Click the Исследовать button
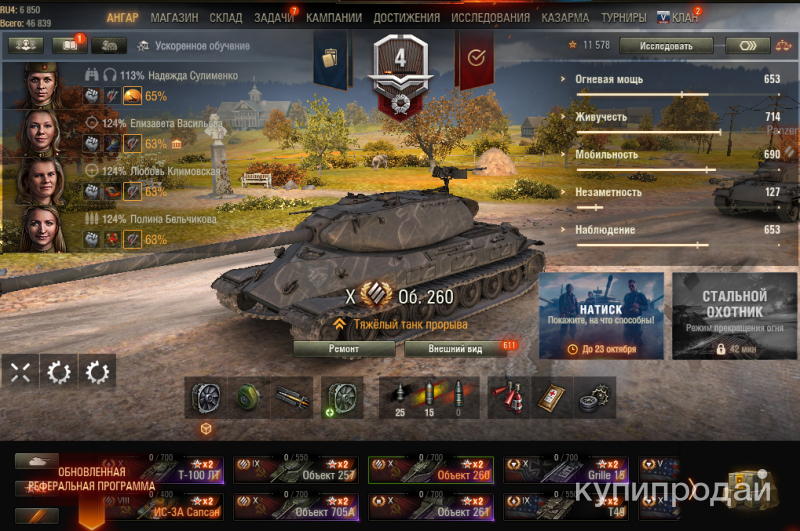 665,45
